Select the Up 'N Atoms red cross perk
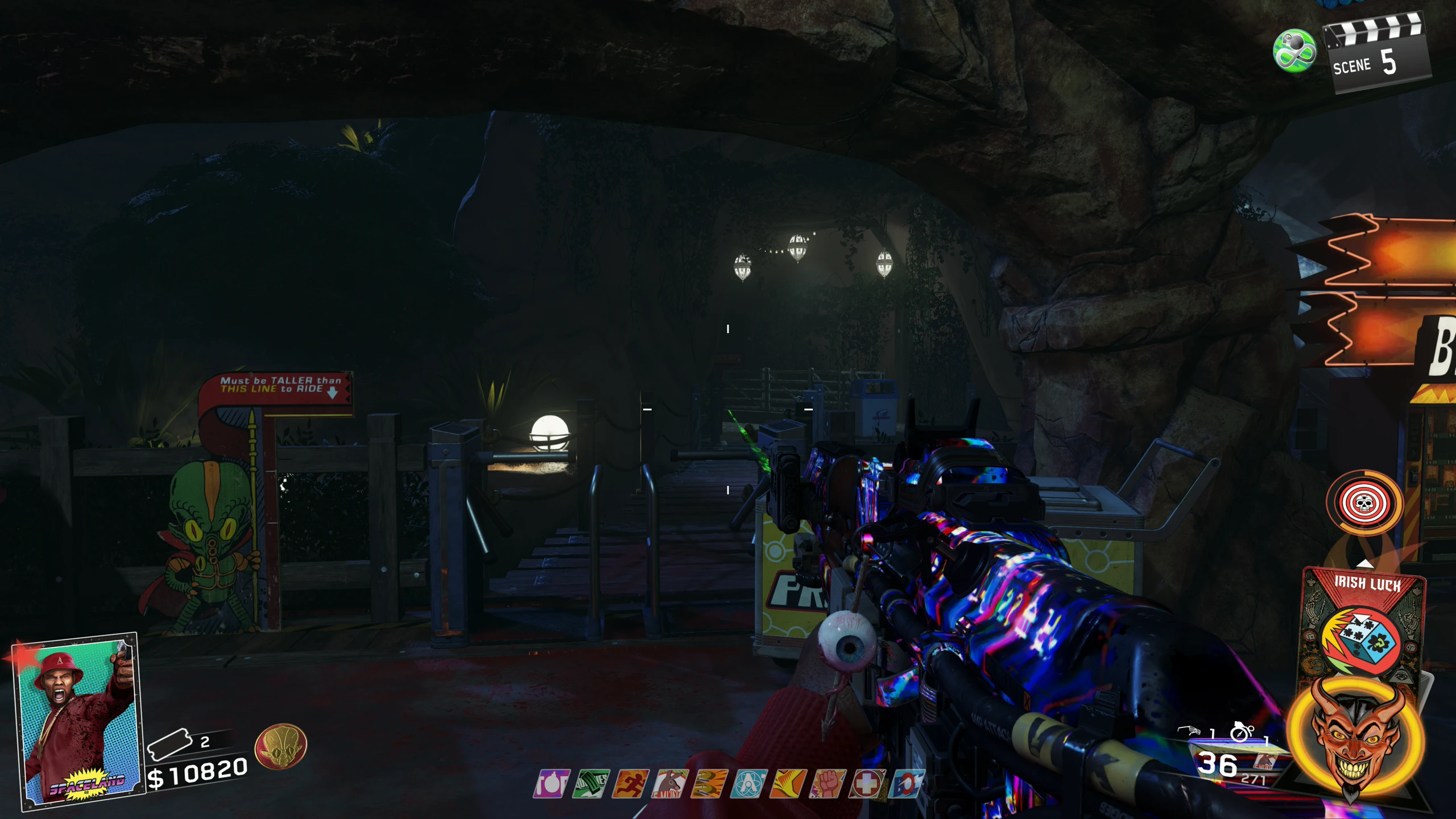Image resolution: width=1456 pixels, height=819 pixels. pyautogui.click(x=867, y=784)
